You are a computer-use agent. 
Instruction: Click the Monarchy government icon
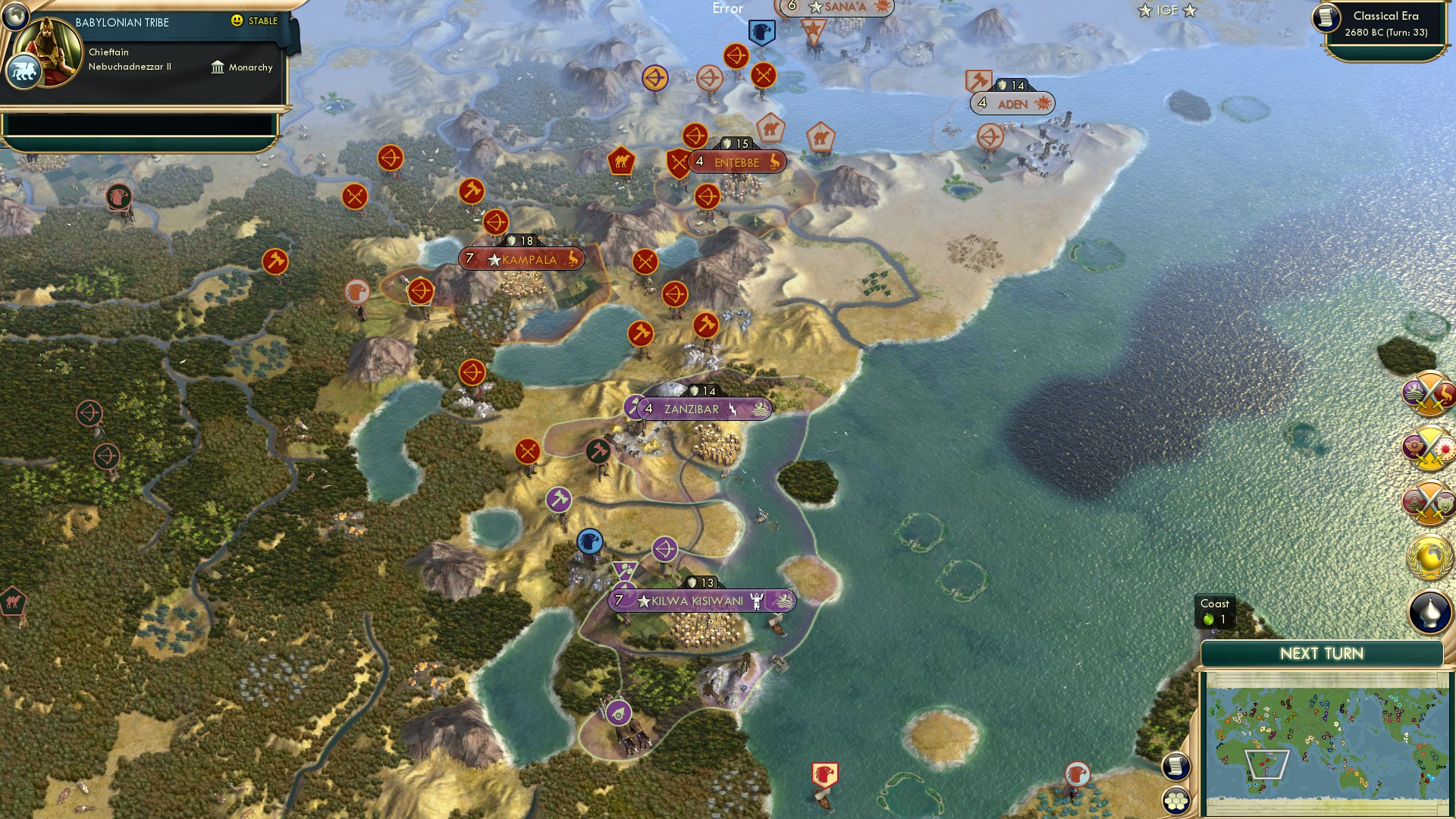[x=218, y=67]
